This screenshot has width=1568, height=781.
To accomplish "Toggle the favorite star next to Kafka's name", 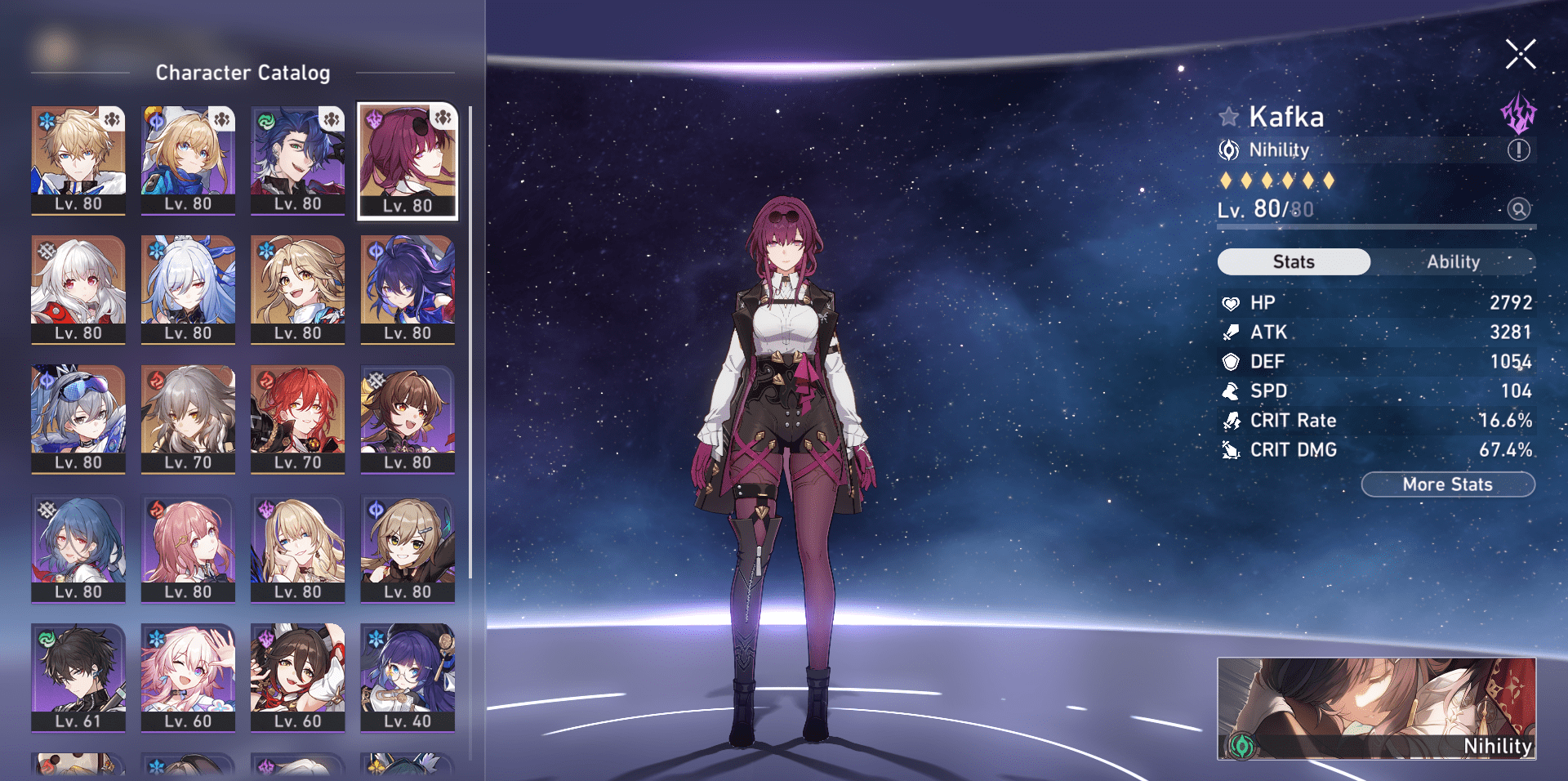I will pyautogui.click(x=1230, y=116).
